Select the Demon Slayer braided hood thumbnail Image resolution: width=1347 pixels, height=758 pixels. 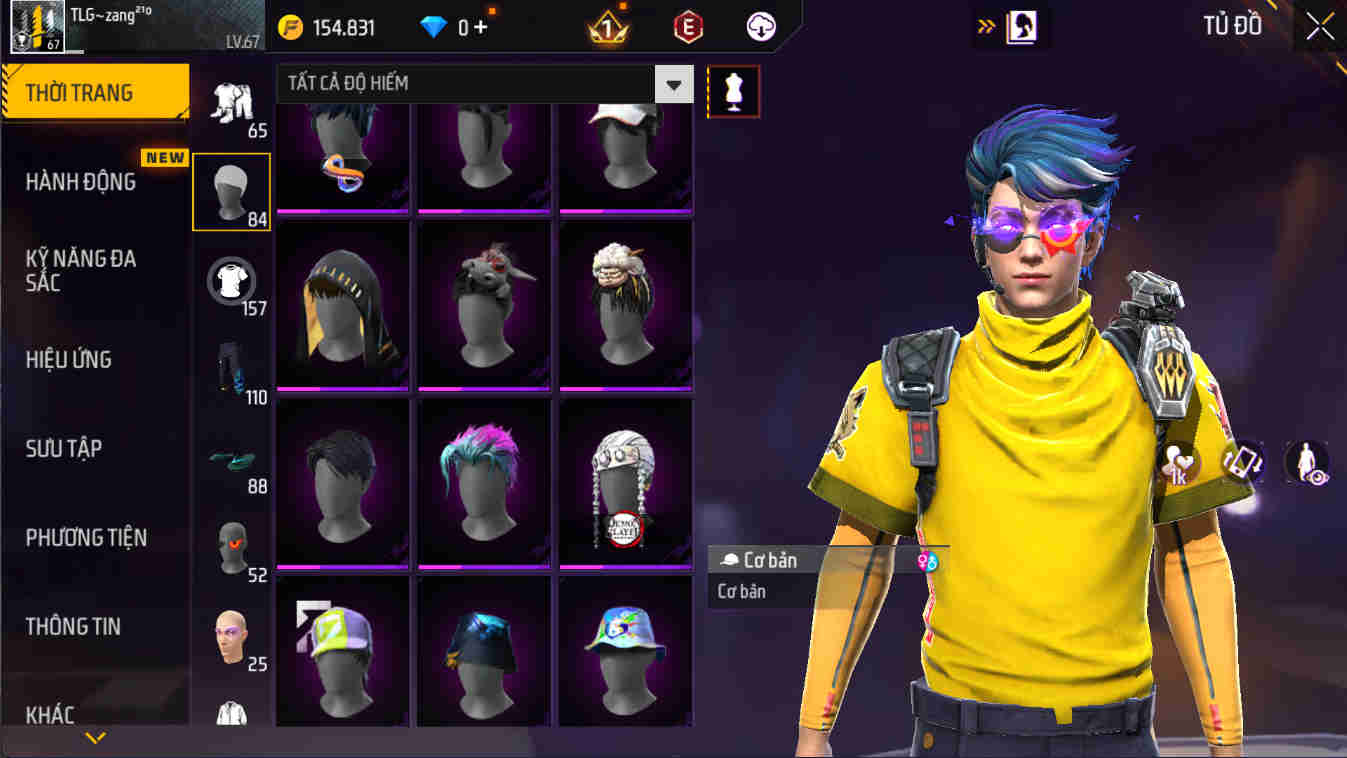tap(625, 480)
